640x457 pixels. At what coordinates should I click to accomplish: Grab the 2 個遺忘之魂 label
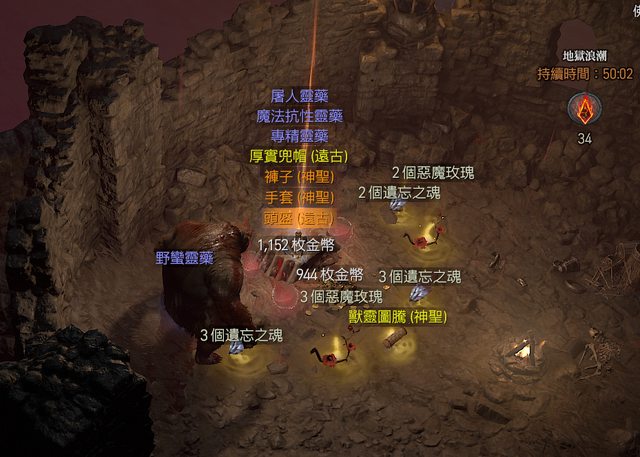pos(399,192)
